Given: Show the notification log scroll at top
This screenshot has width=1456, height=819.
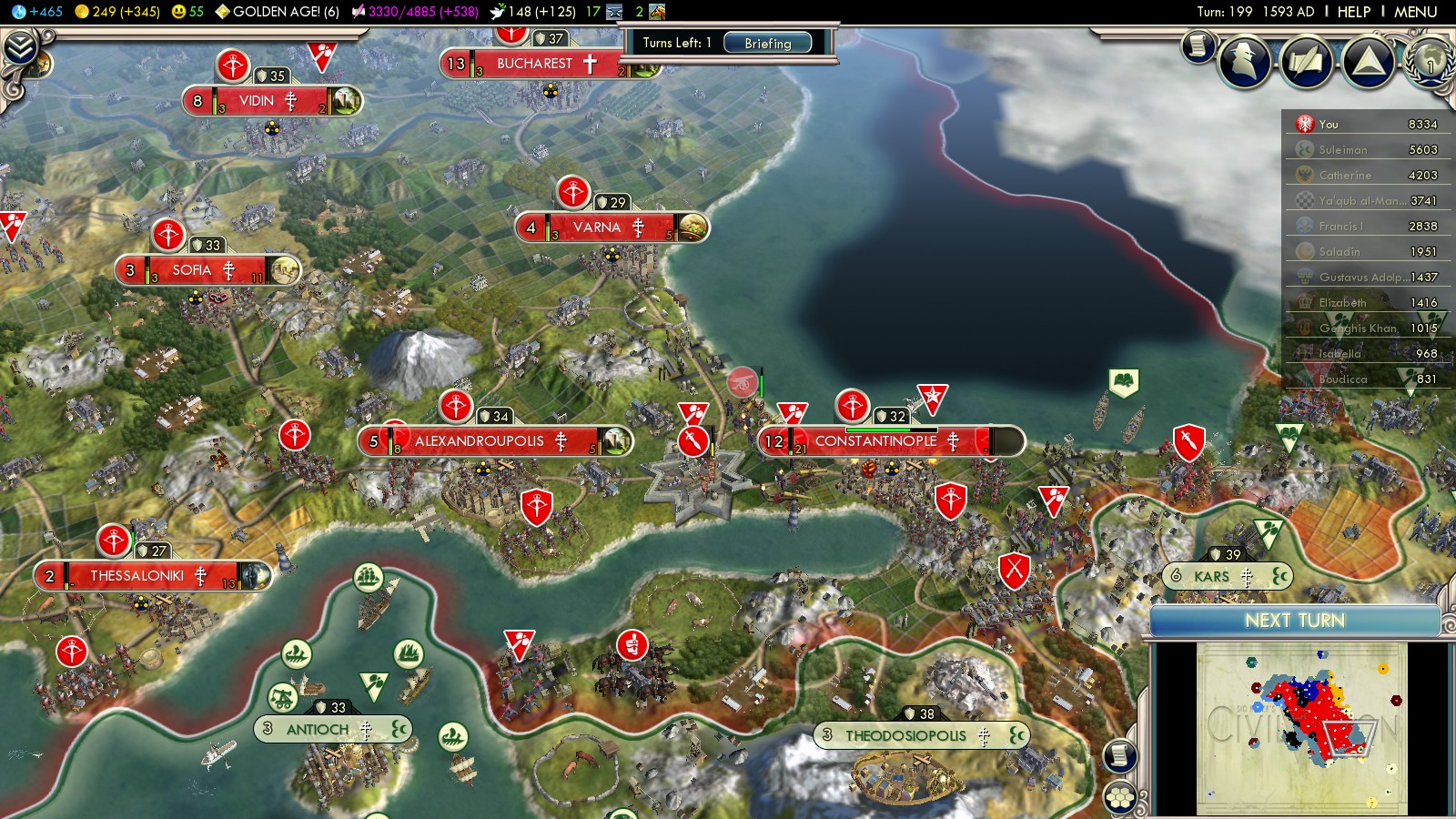Looking at the screenshot, I should point(1198,45).
